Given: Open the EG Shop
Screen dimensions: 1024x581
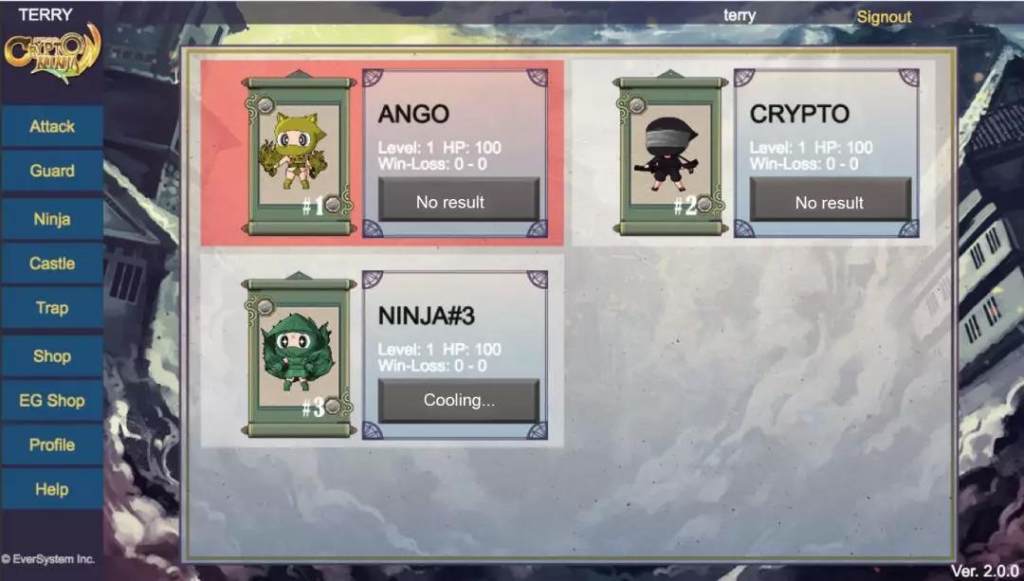Looking at the screenshot, I should [52, 400].
